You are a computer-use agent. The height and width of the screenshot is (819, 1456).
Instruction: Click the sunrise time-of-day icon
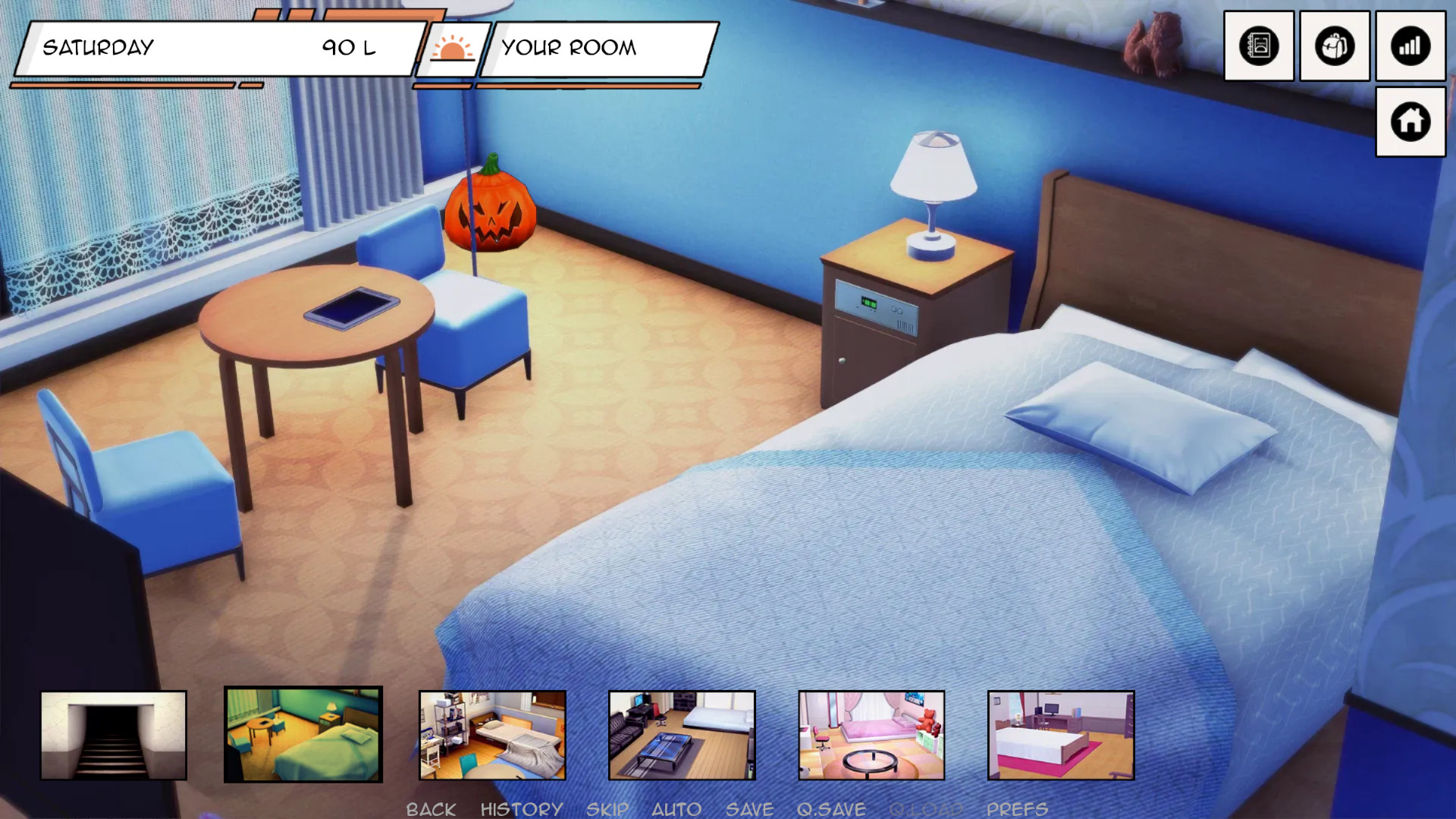(452, 49)
